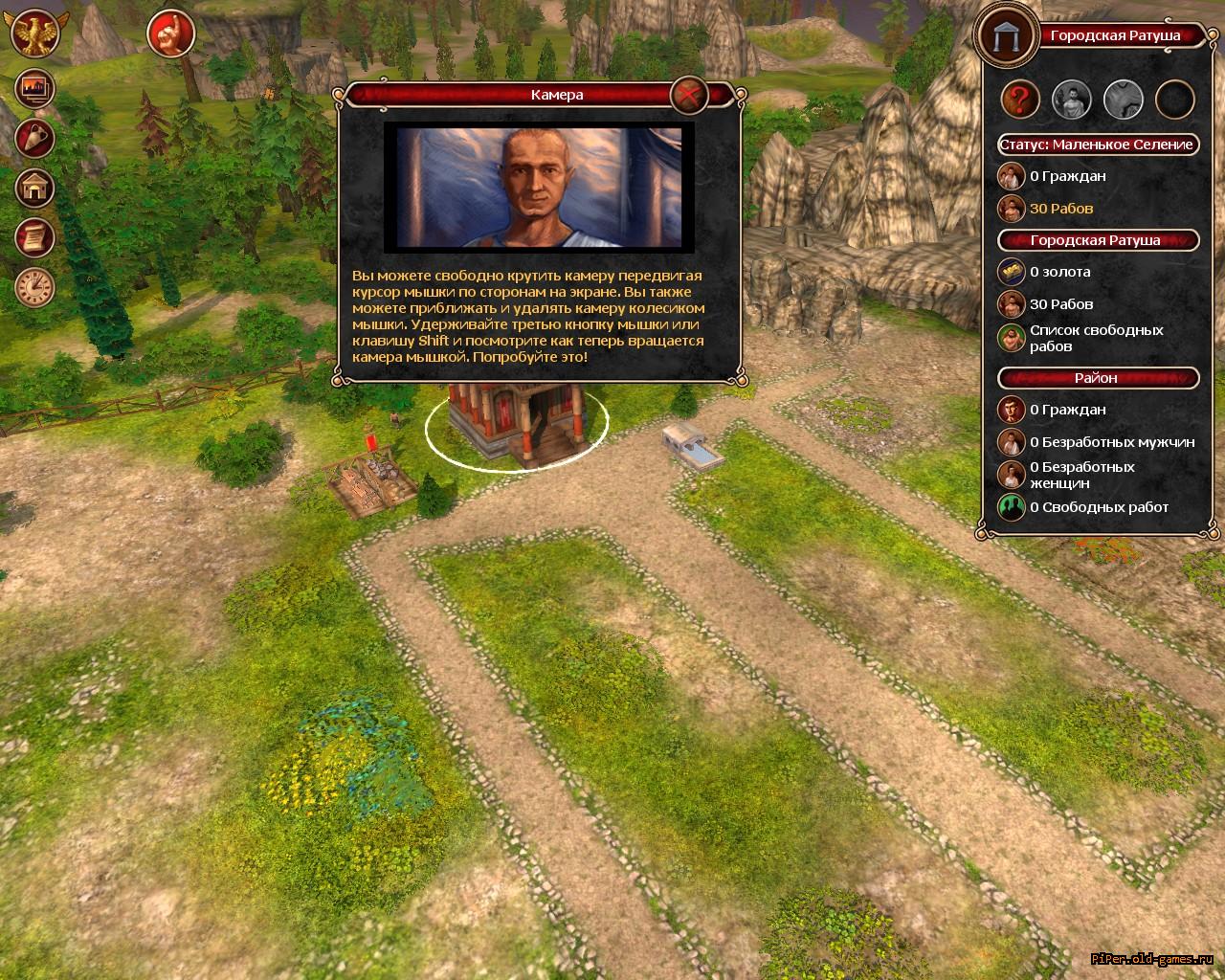Open the temple building menu icon

tap(34, 189)
